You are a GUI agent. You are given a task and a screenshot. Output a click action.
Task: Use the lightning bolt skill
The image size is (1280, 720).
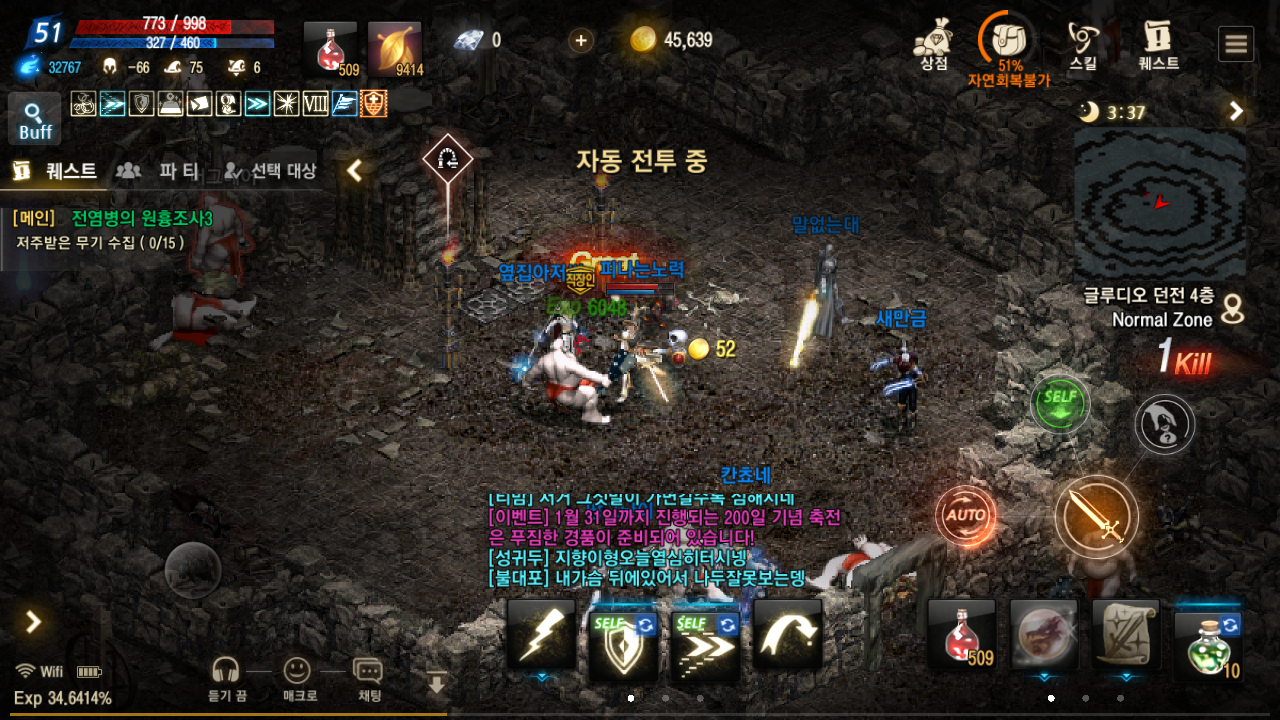541,635
